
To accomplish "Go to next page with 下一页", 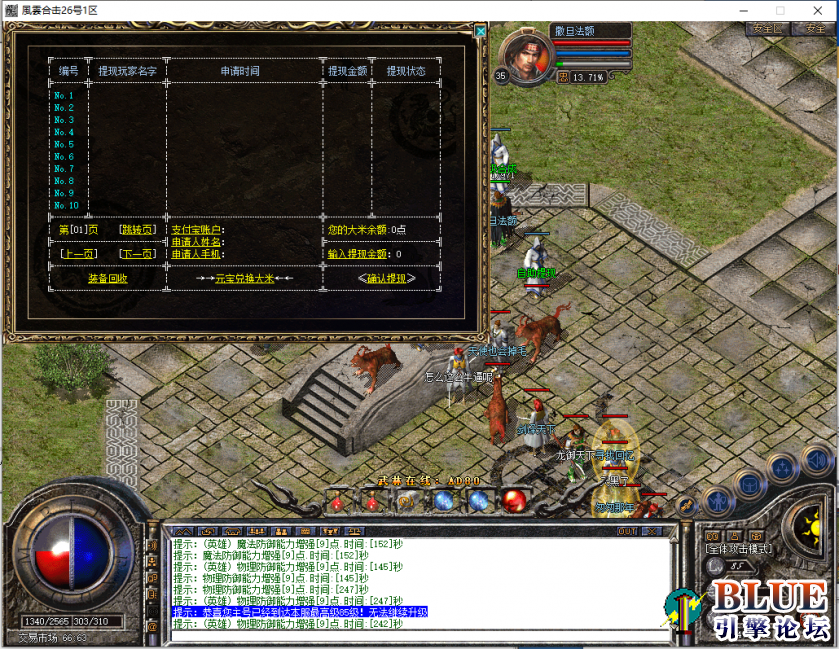I will pyautogui.click(x=137, y=254).
